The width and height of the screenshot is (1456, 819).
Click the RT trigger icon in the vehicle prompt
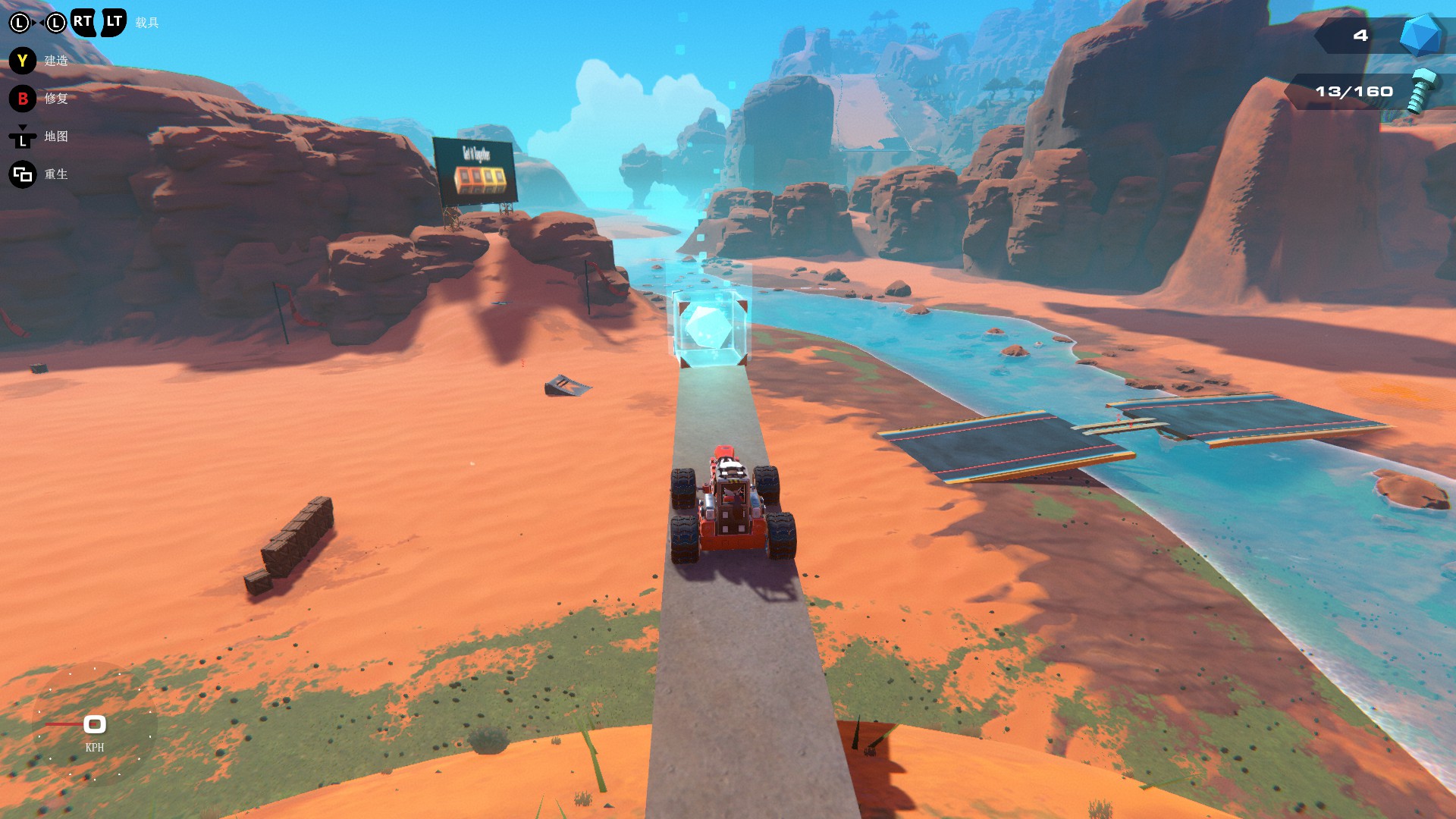(x=82, y=21)
